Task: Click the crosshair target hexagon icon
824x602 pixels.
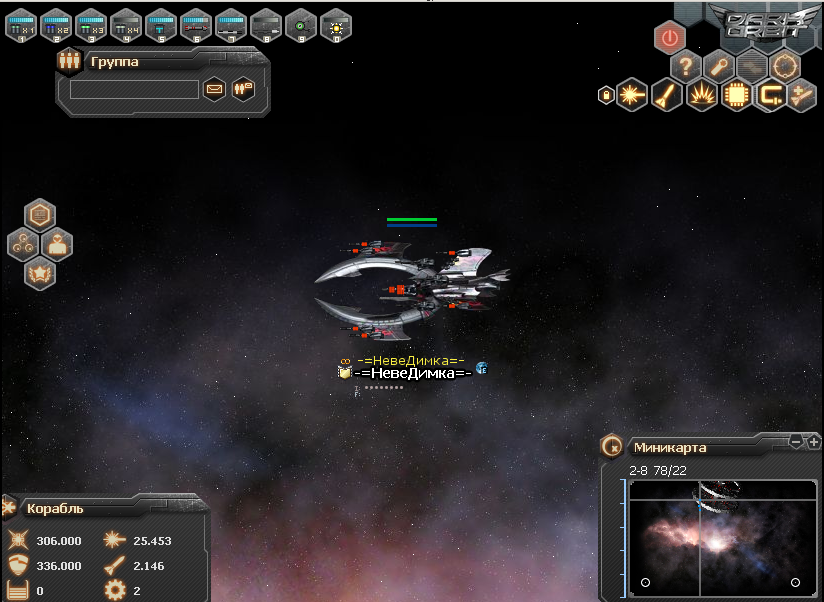Action: coord(786,67)
